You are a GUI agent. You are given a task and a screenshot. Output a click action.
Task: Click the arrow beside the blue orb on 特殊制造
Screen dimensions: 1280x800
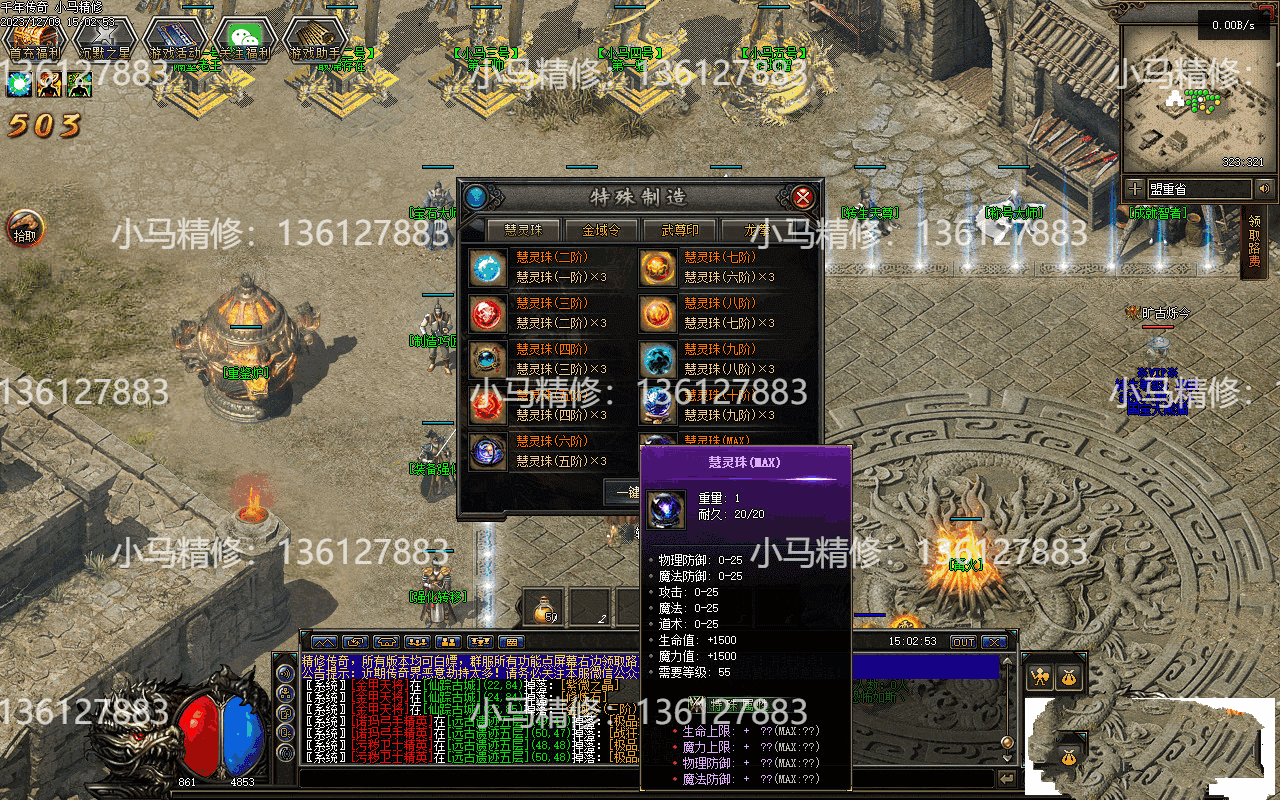(x=493, y=195)
